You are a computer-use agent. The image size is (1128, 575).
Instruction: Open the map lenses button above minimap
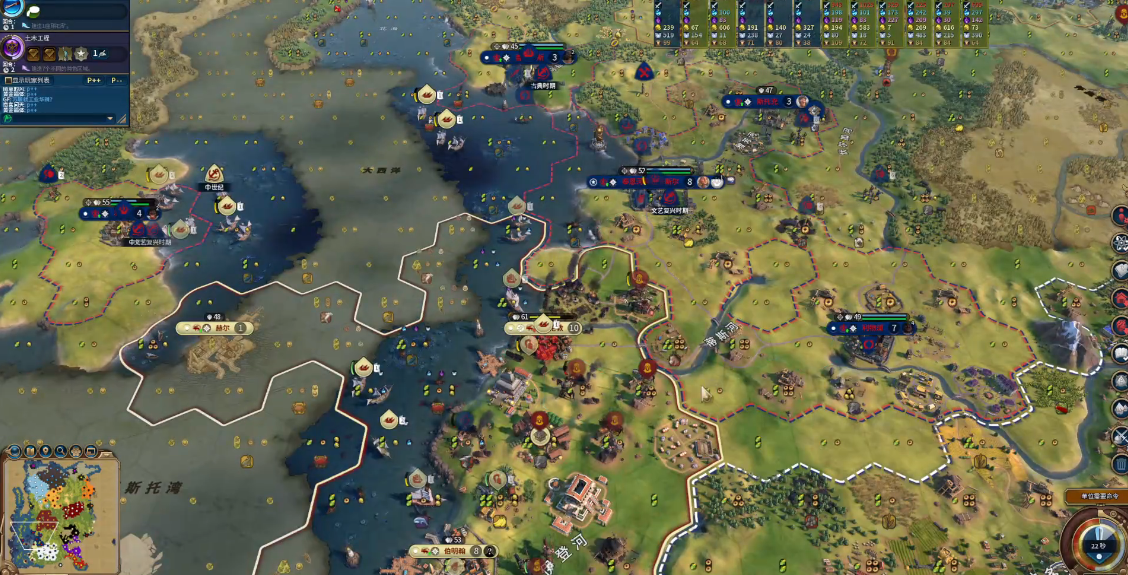[x=28, y=451]
